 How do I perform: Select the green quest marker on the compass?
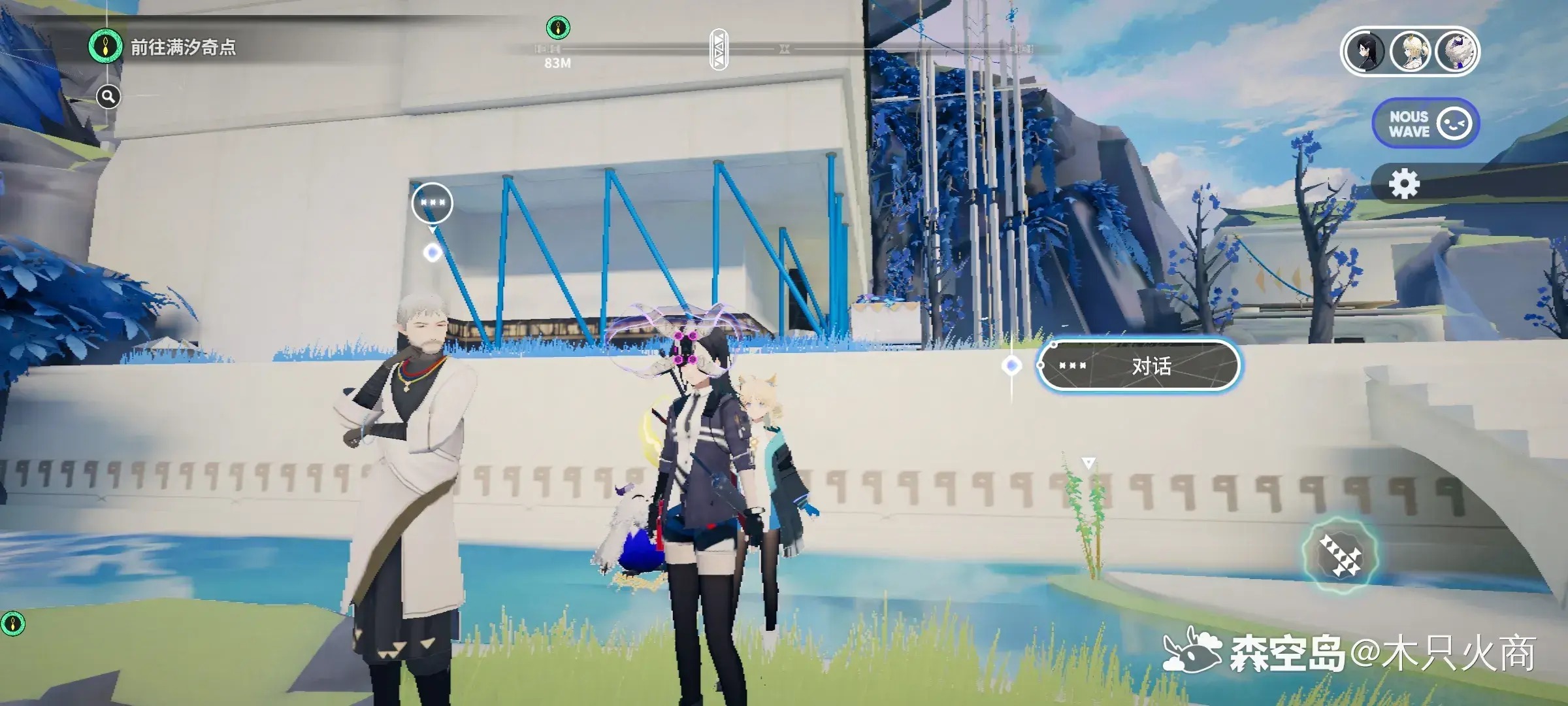(557, 28)
